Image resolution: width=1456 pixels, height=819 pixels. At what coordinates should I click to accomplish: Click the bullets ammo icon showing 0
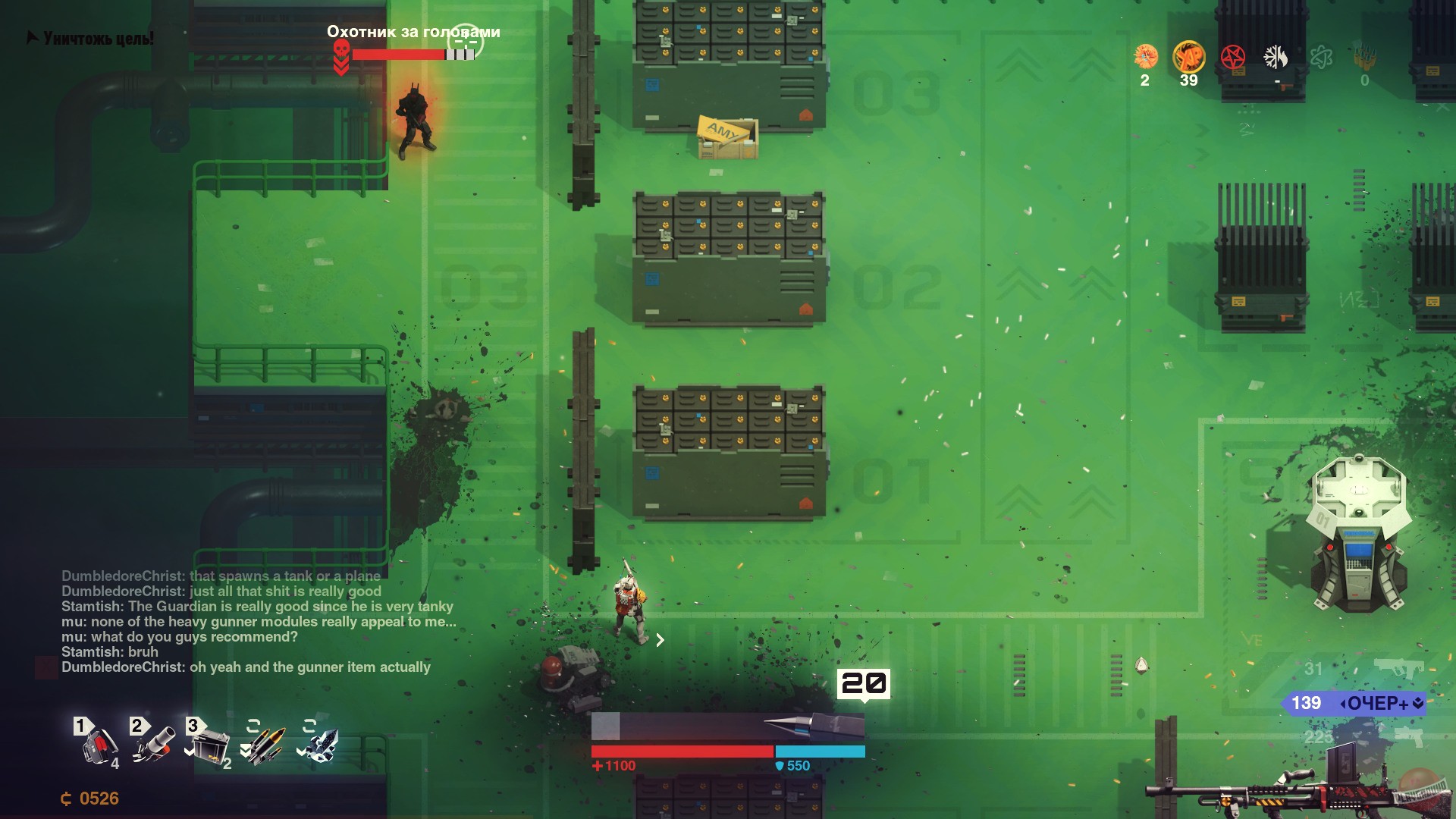[1363, 55]
